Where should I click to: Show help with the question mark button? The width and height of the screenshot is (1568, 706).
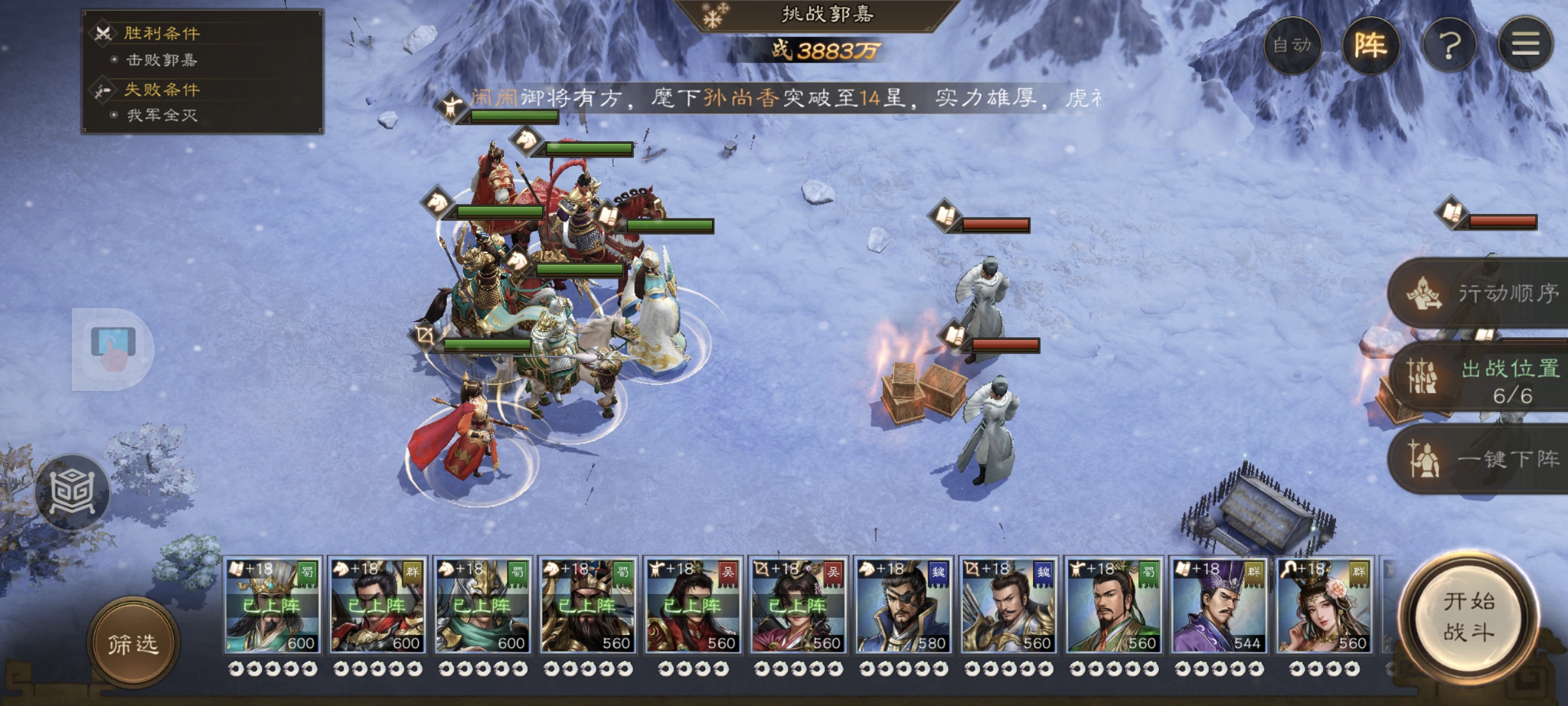tap(1449, 45)
